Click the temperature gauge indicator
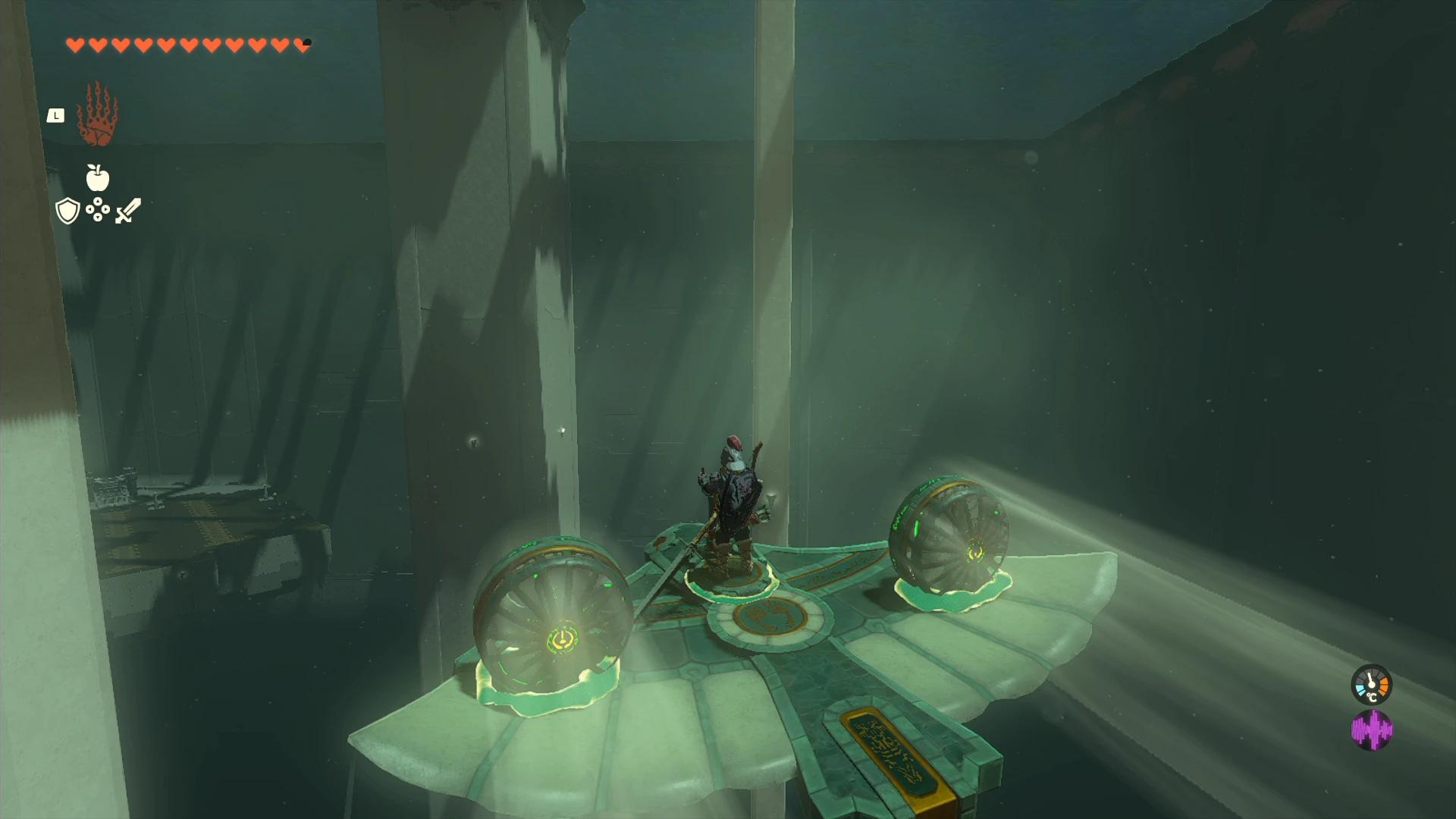 click(x=1371, y=685)
